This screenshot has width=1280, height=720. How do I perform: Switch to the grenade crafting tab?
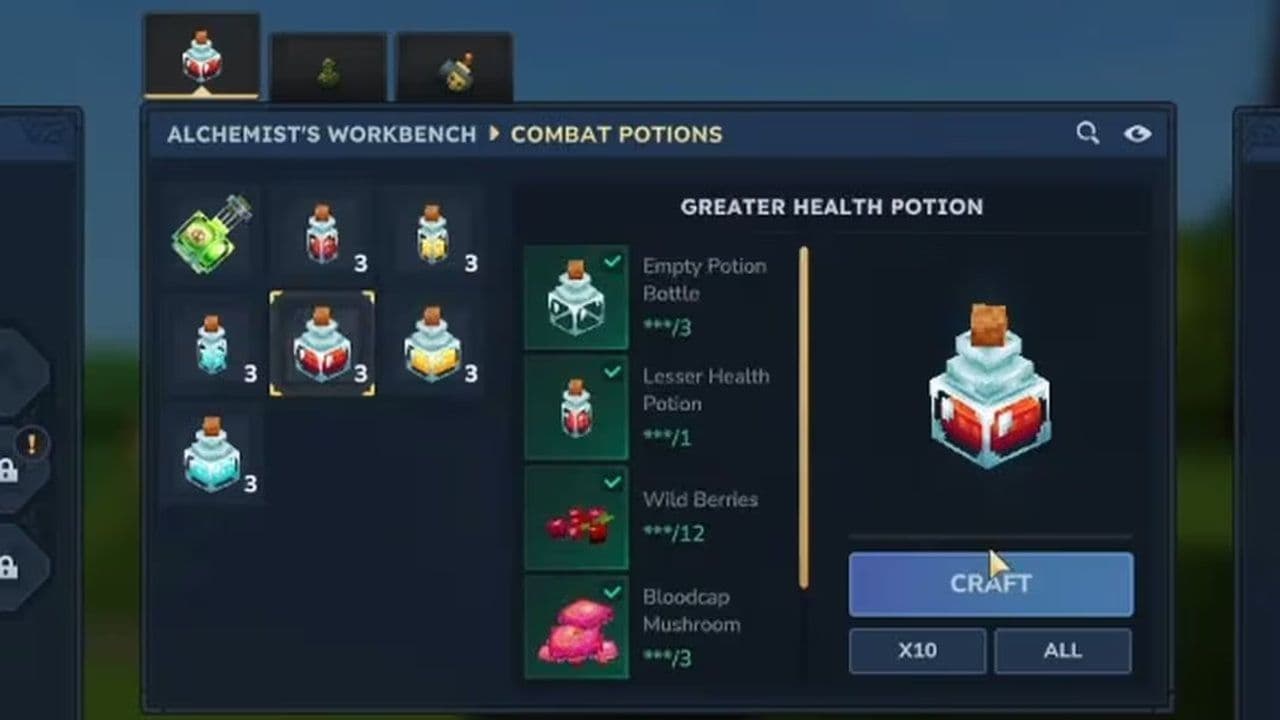455,63
